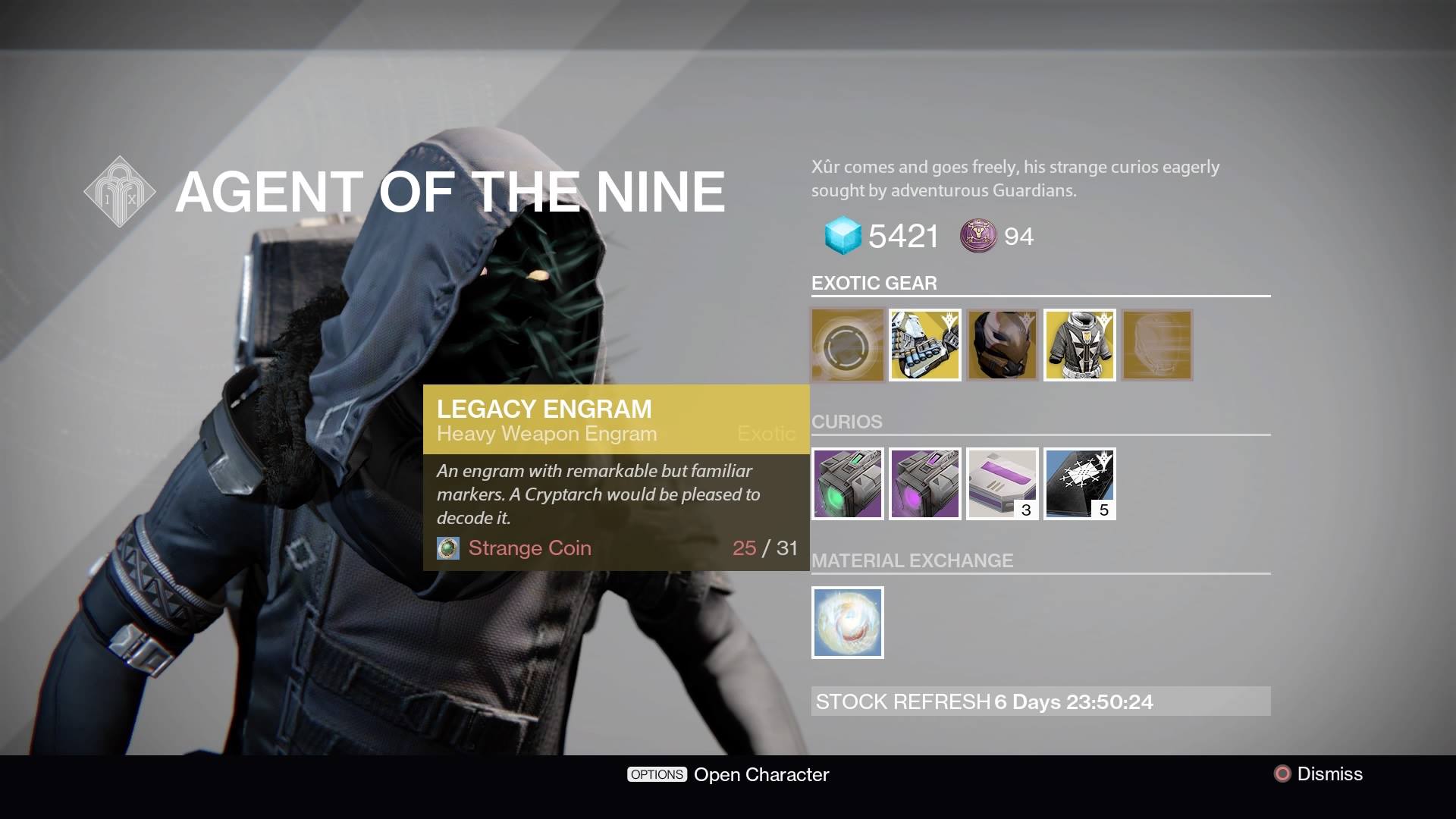Screen dimensions: 1456x819
Task: Click the Strange Coin icon in the tooltip
Action: click(x=447, y=548)
